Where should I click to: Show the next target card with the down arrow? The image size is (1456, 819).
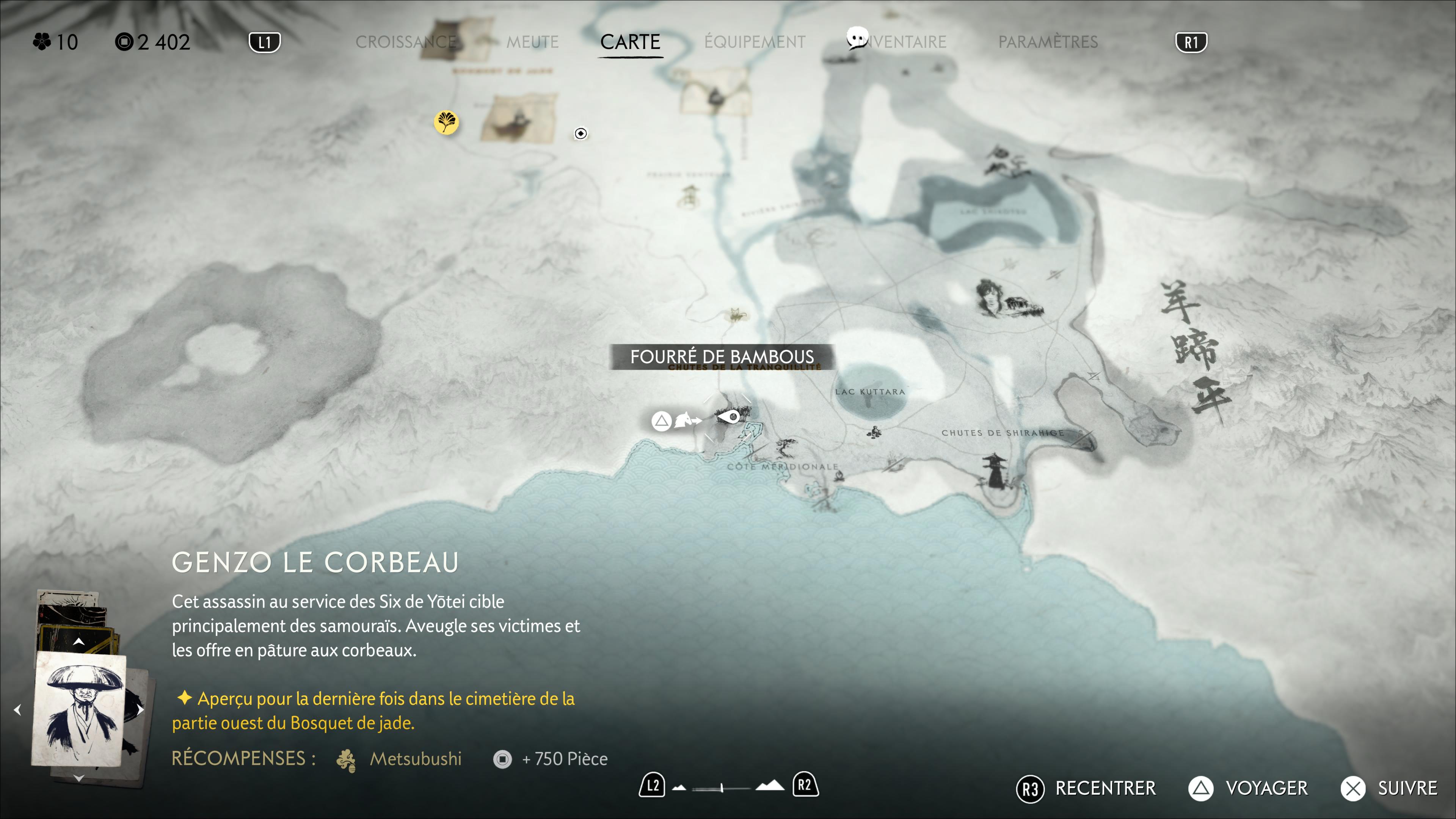click(78, 778)
